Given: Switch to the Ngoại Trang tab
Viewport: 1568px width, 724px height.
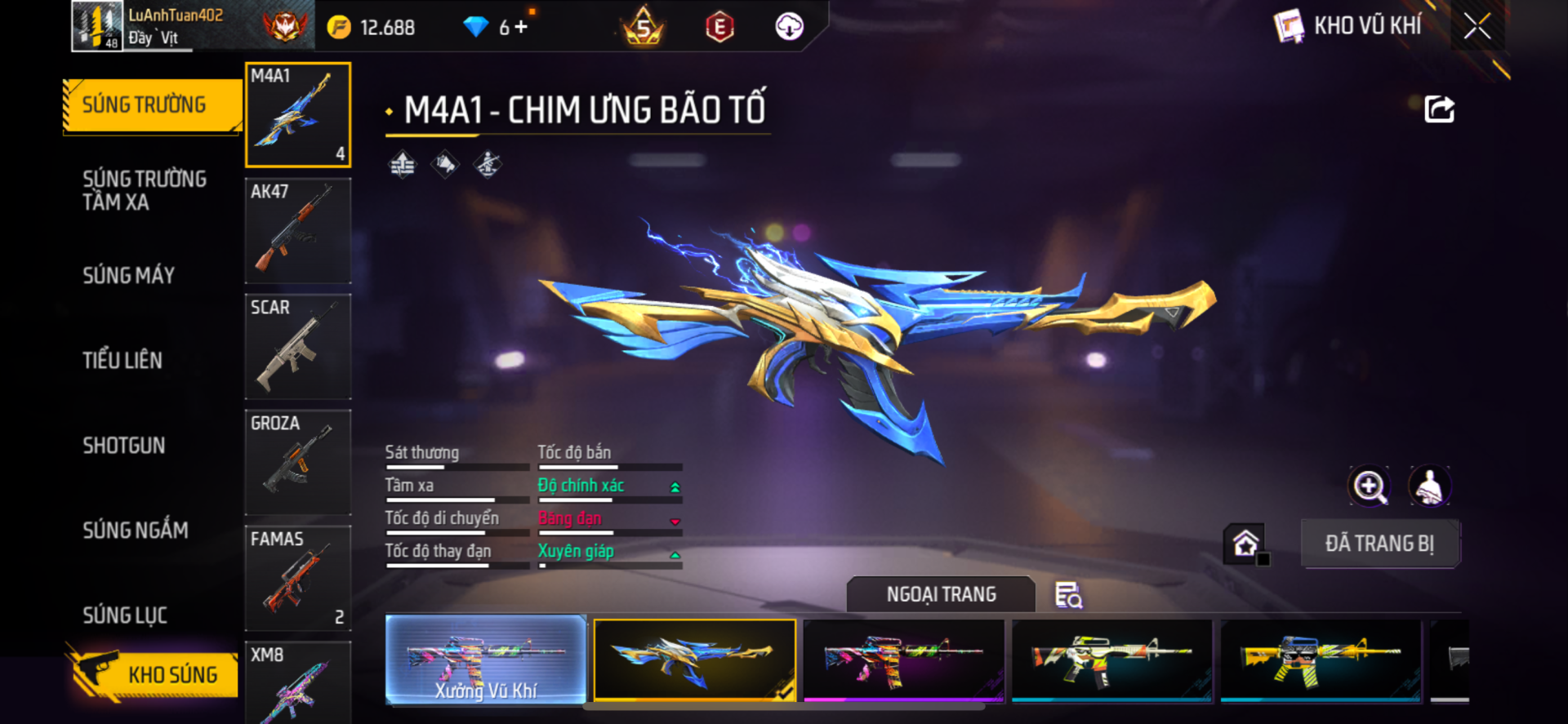Looking at the screenshot, I should tap(941, 594).
